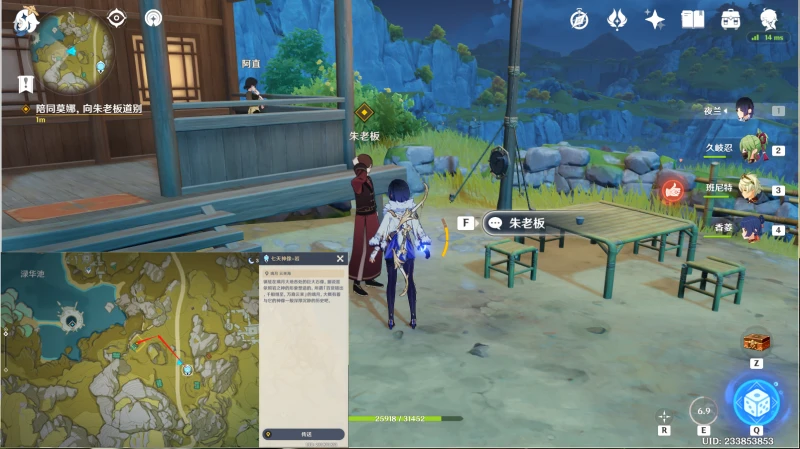
Task: Use the elemental skill on cooldown
Action: (703, 410)
